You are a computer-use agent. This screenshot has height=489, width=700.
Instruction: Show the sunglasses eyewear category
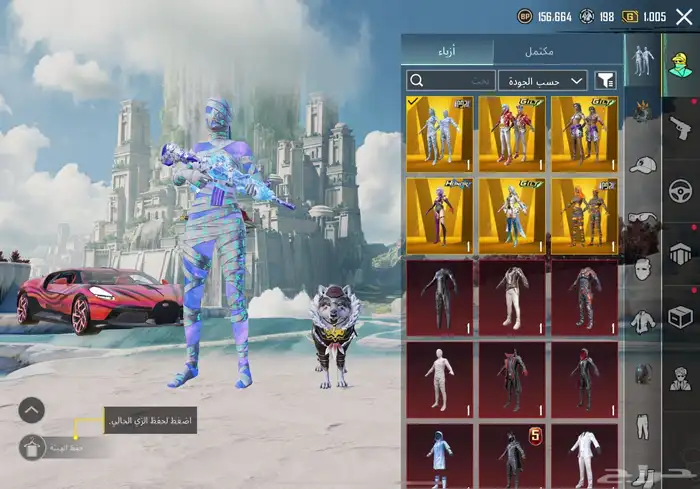(x=642, y=217)
